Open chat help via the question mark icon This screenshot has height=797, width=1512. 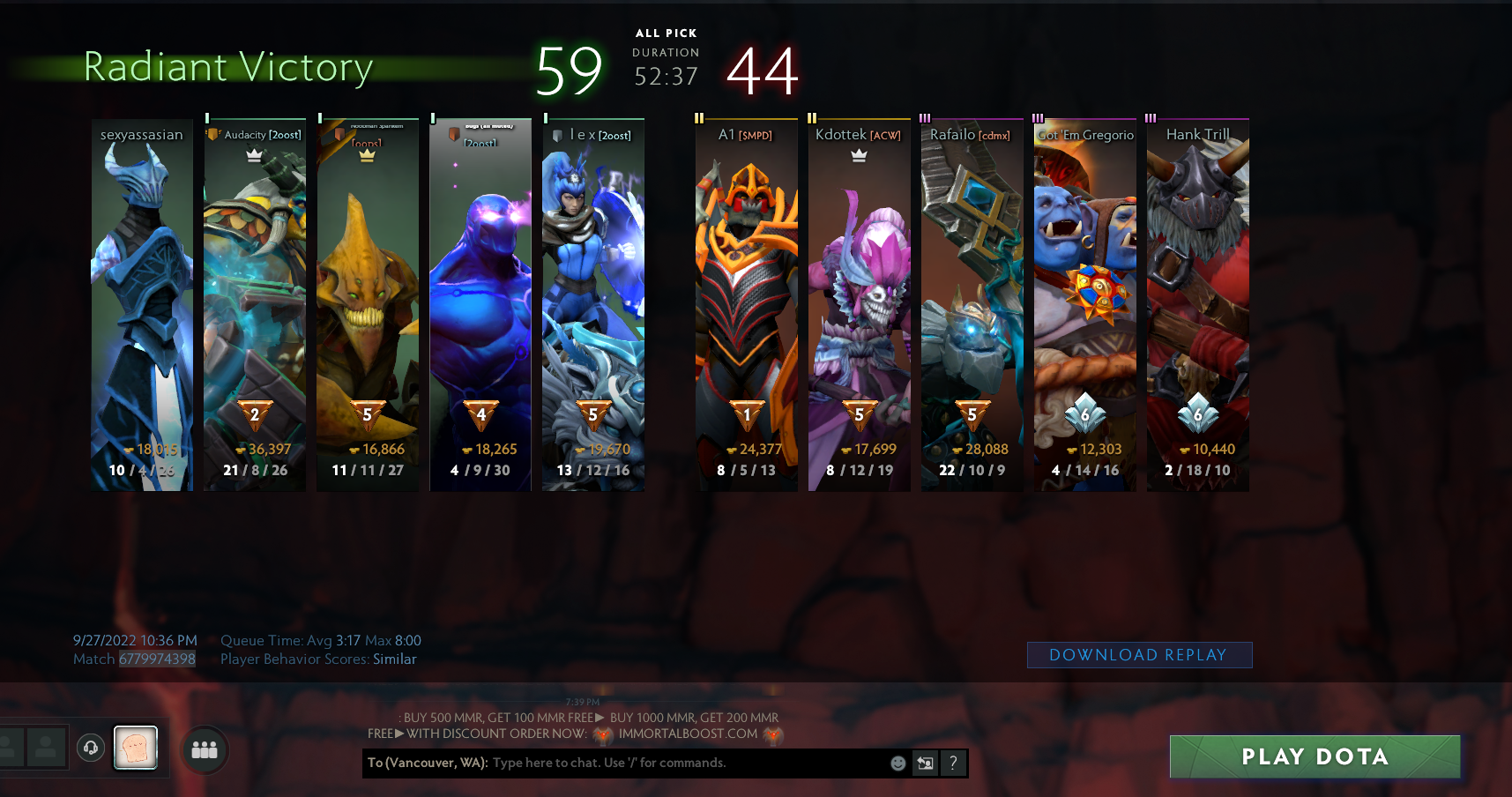953,763
